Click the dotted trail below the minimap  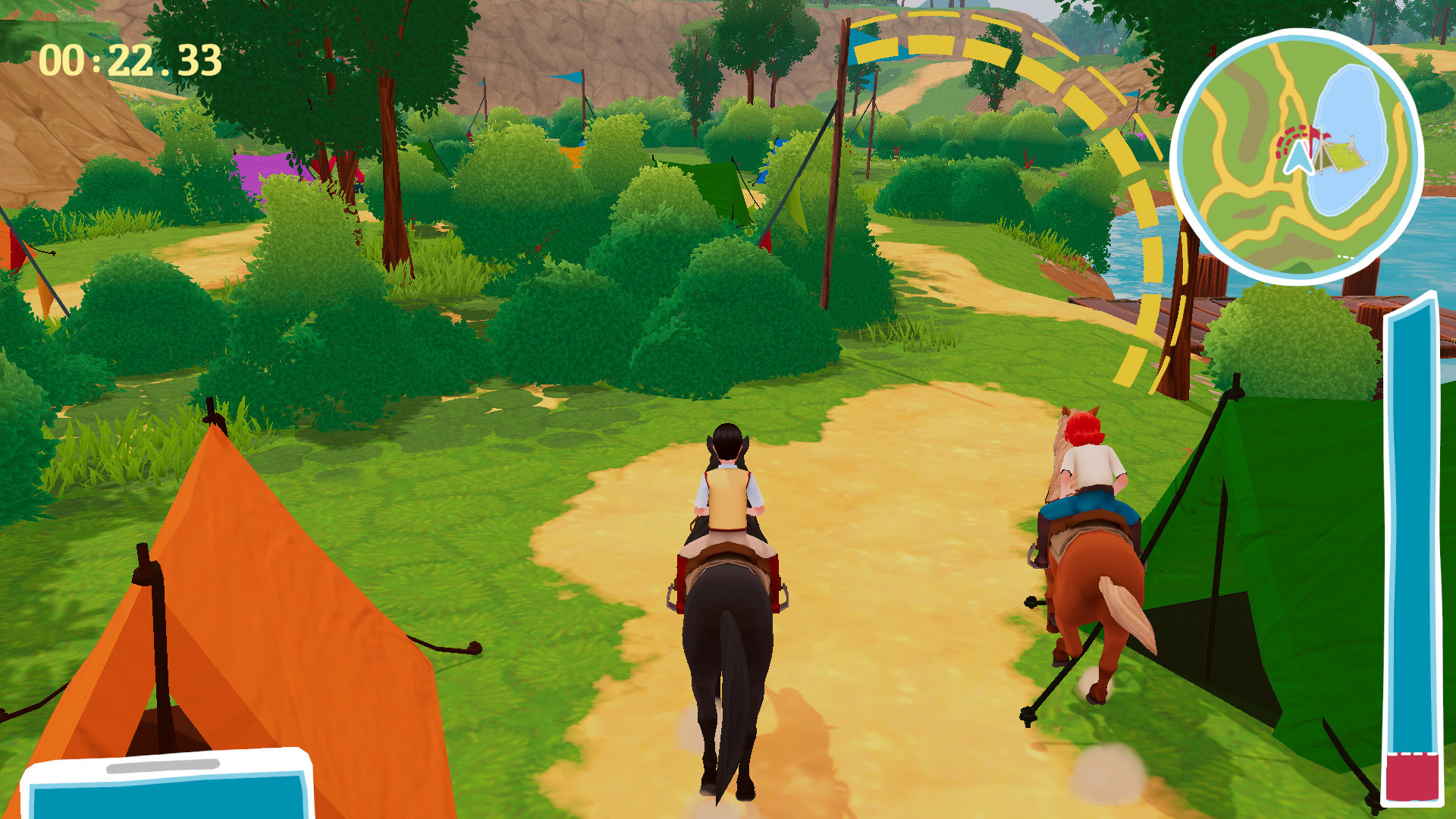coord(1344,256)
